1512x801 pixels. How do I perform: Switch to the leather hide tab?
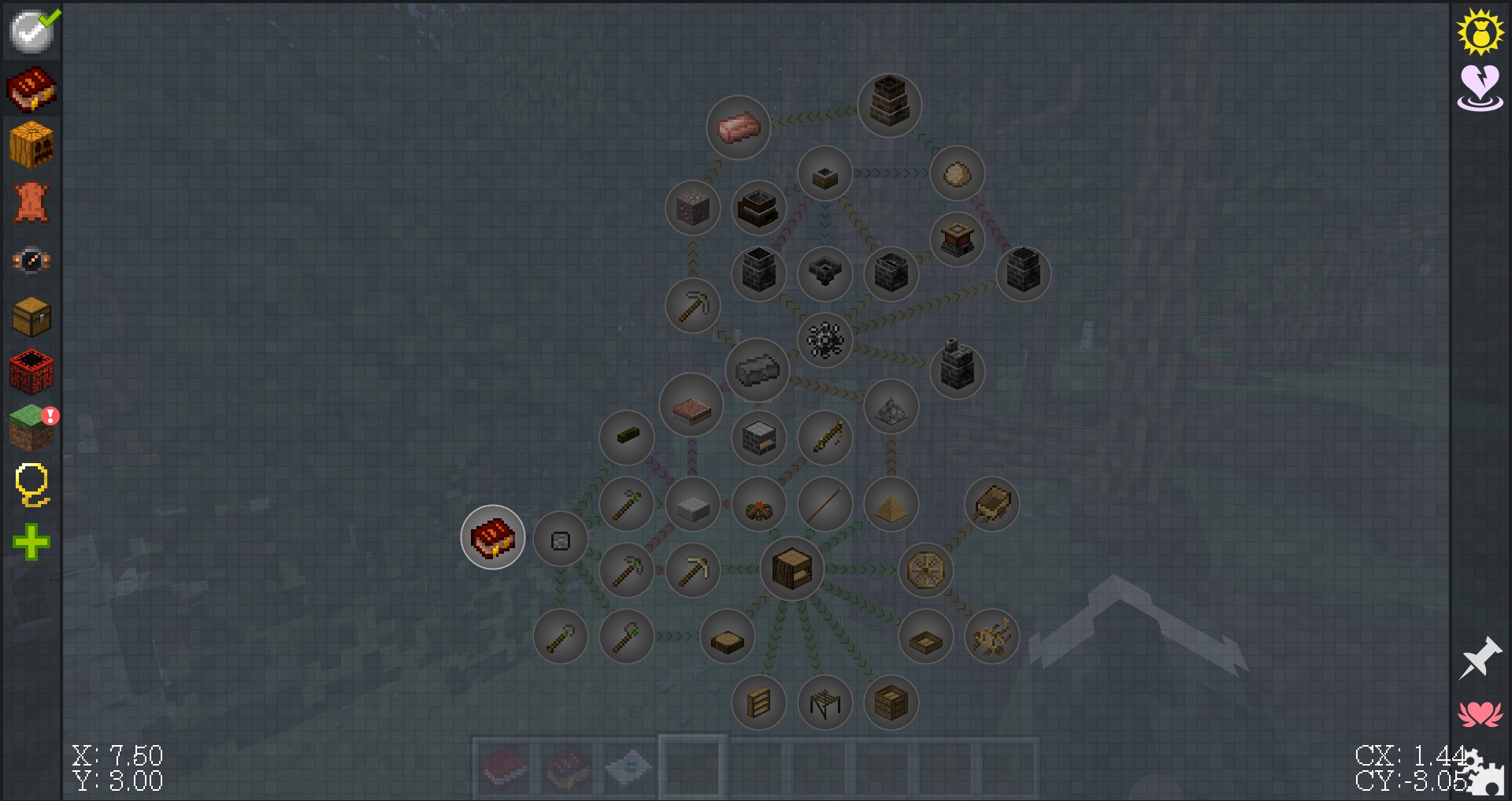click(31, 203)
